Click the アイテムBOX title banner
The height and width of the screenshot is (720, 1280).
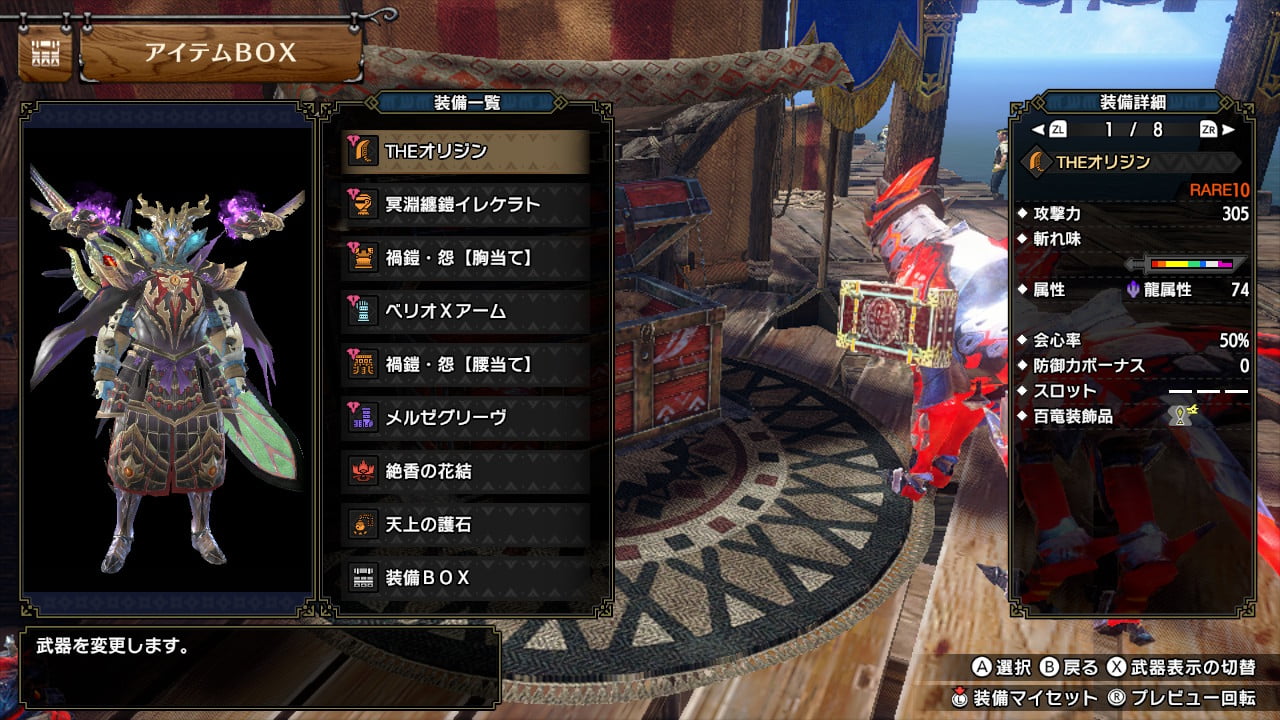click(220, 53)
